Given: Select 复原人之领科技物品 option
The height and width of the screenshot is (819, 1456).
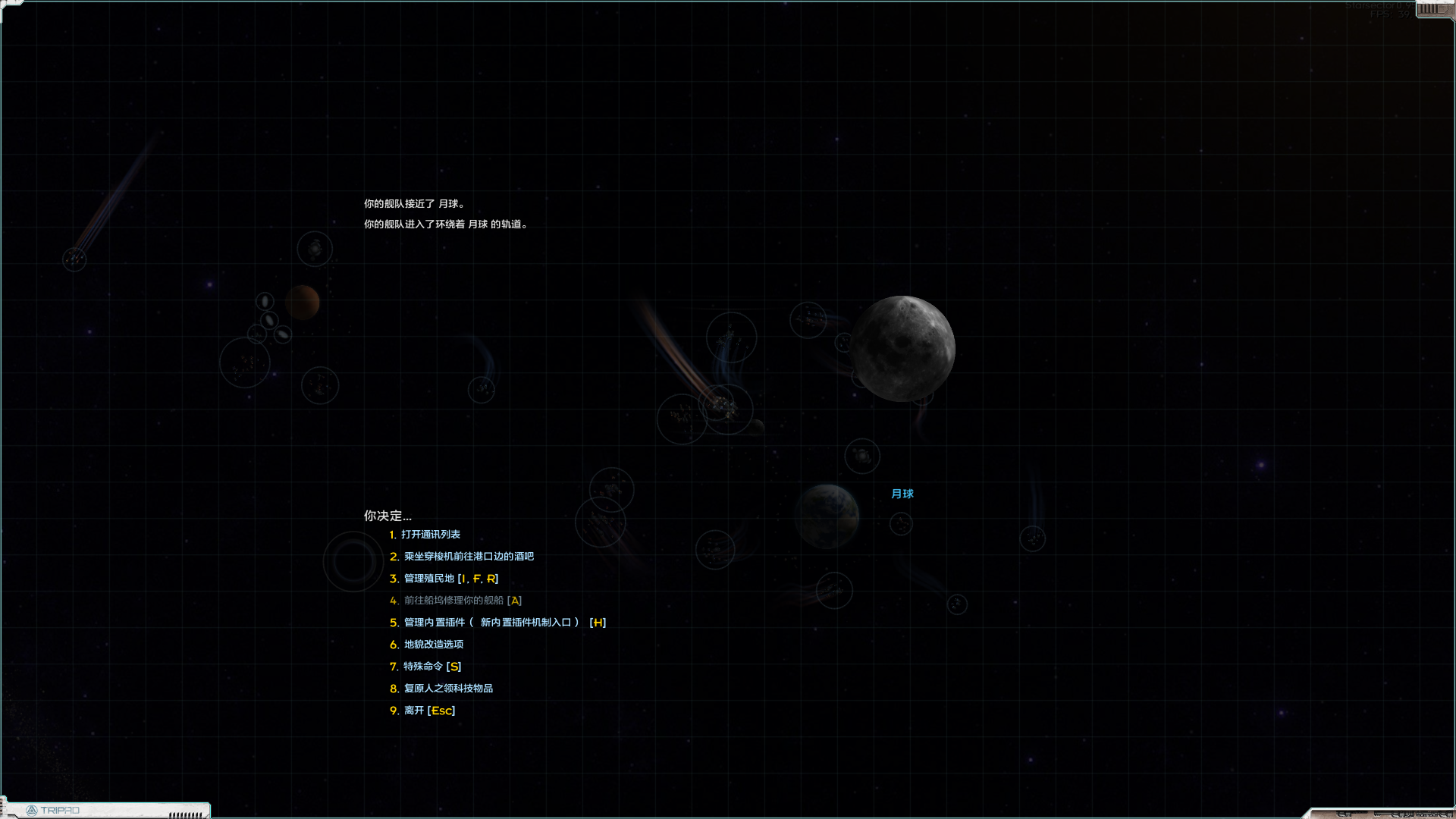Looking at the screenshot, I should coord(449,689).
